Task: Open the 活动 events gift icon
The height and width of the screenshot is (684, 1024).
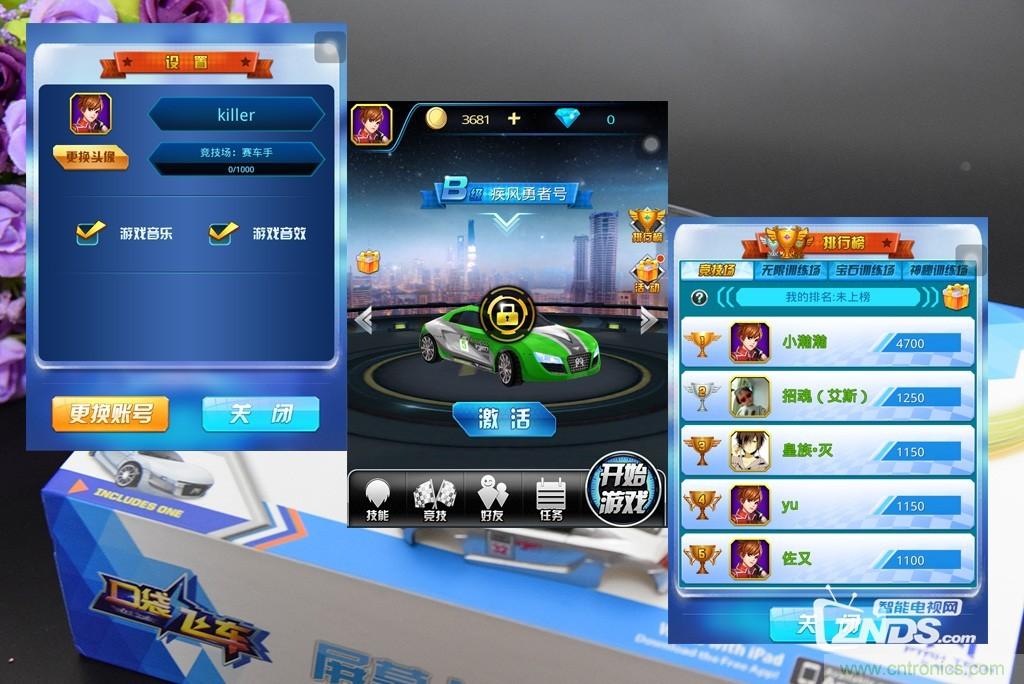Action: pos(647,273)
